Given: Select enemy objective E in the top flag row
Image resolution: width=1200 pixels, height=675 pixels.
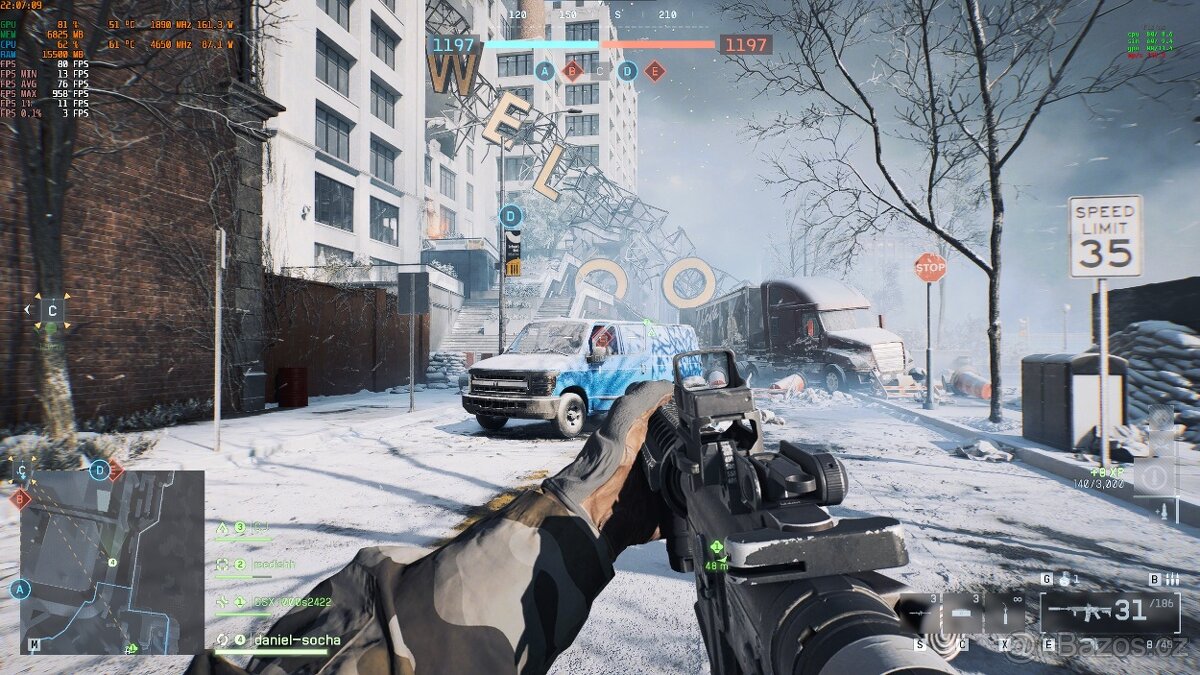Looking at the screenshot, I should click(655, 71).
